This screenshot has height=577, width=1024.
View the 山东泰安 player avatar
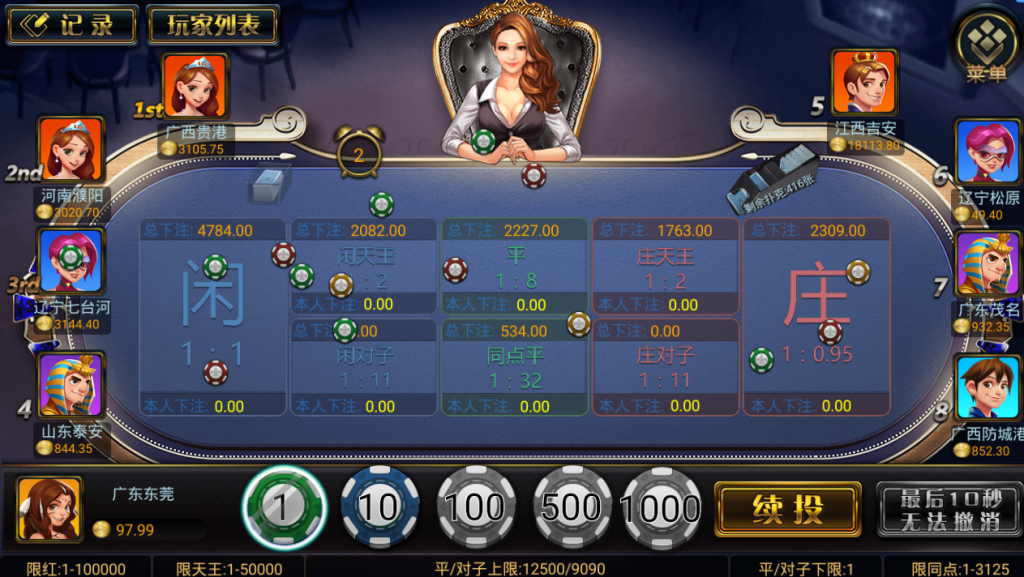(71, 386)
